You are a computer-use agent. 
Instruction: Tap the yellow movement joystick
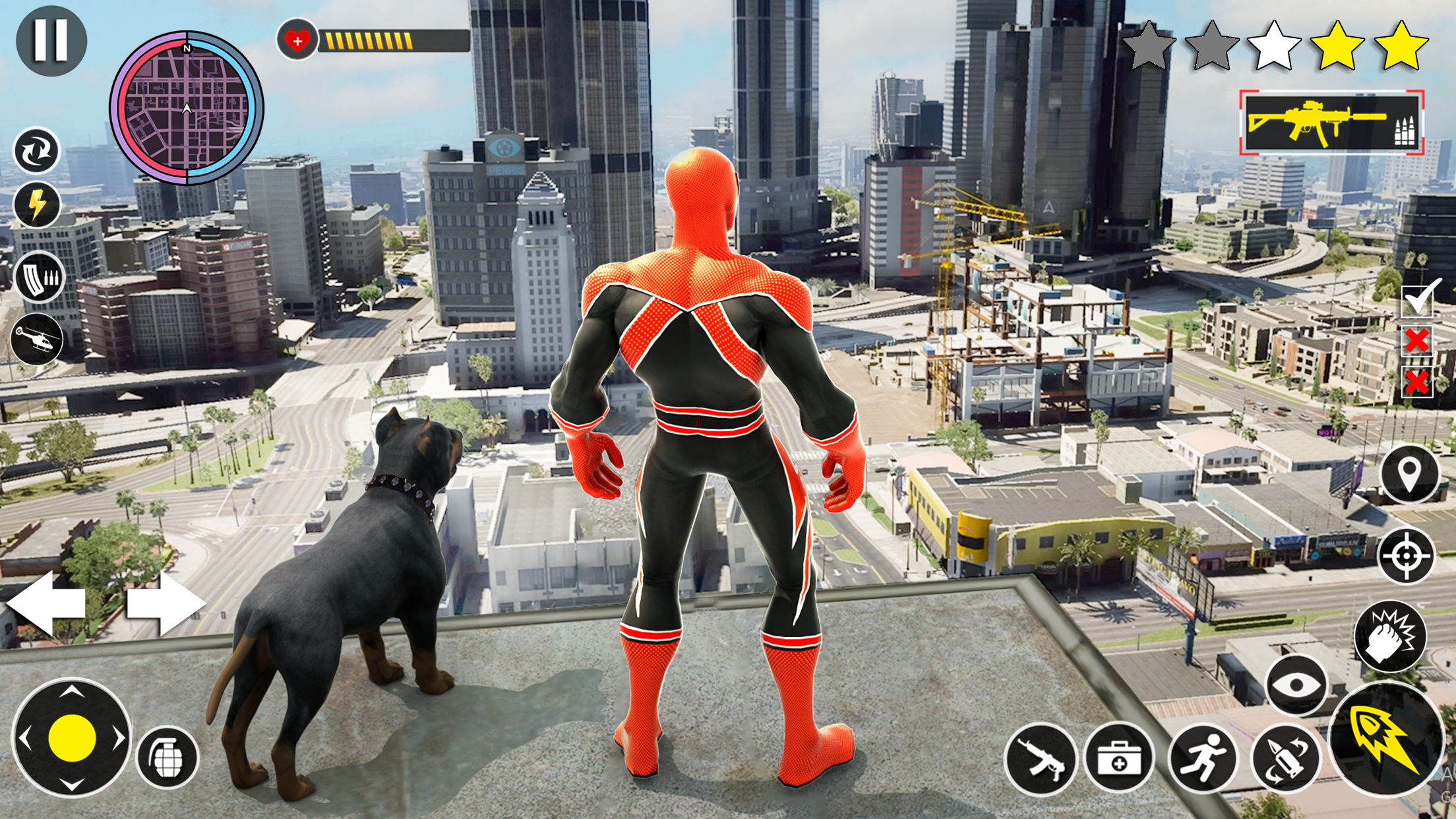point(72,737)
